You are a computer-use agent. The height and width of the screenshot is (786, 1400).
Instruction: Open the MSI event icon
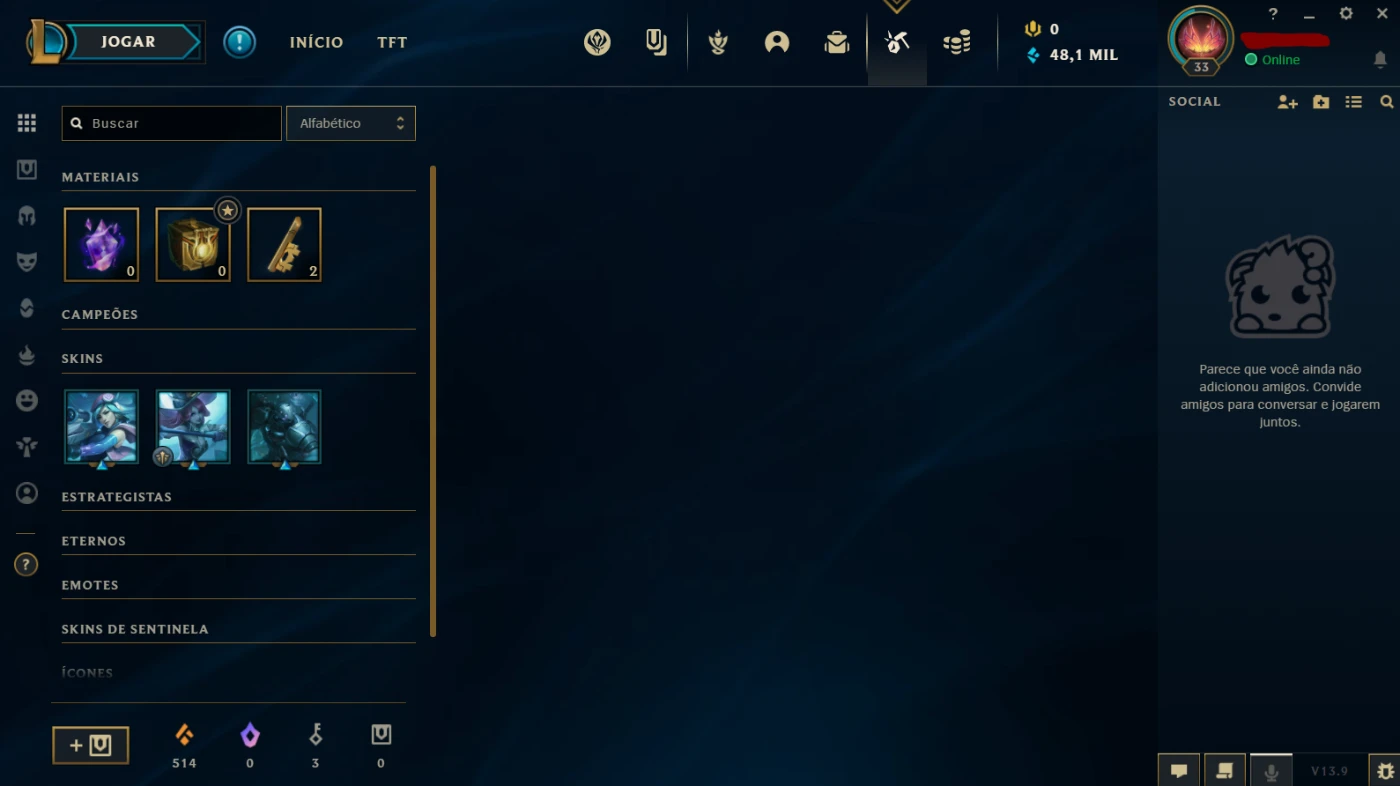coord(597,41)
